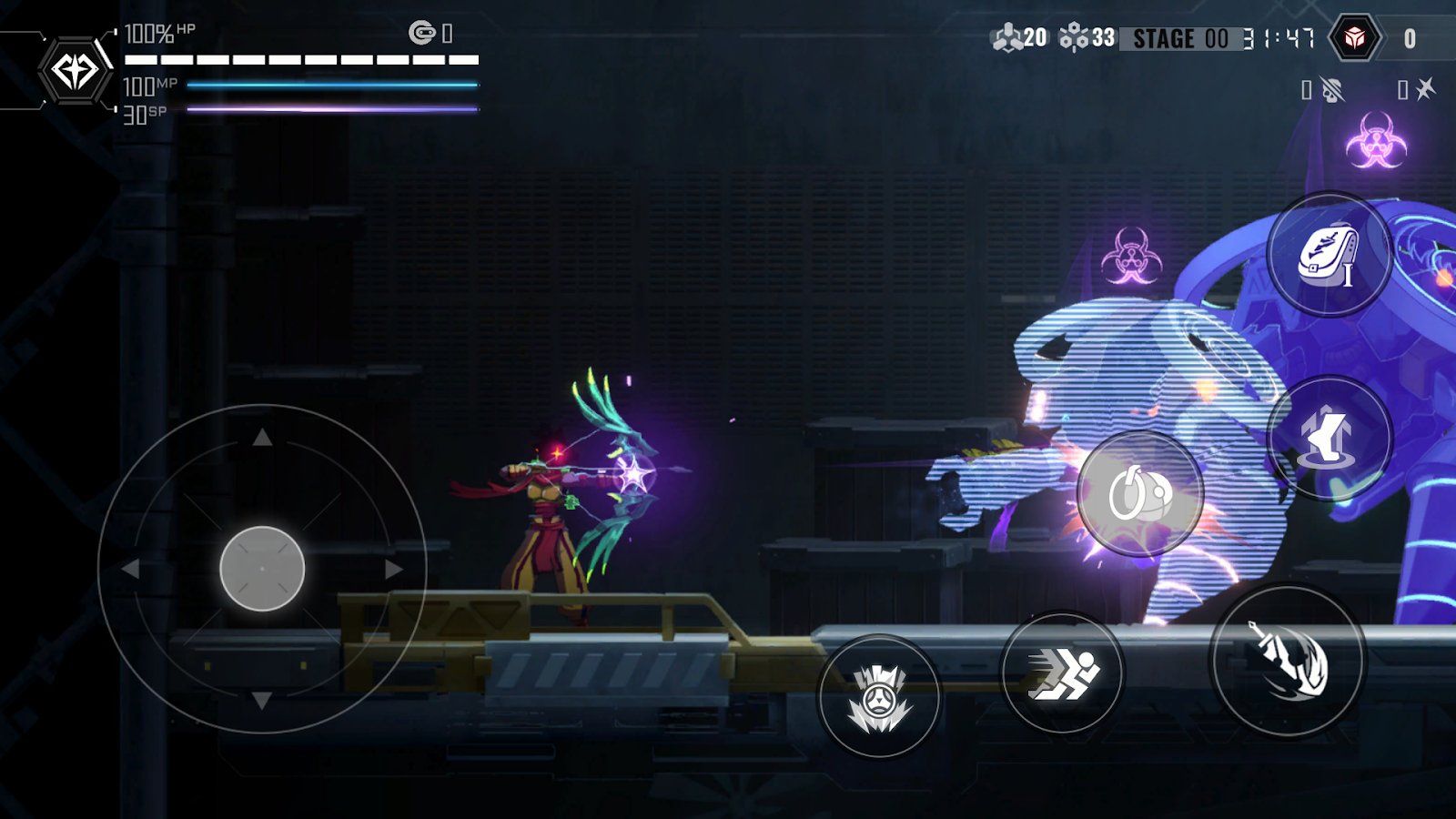Open the hexagonal character emblem
1456x819 pixels.
75,70
